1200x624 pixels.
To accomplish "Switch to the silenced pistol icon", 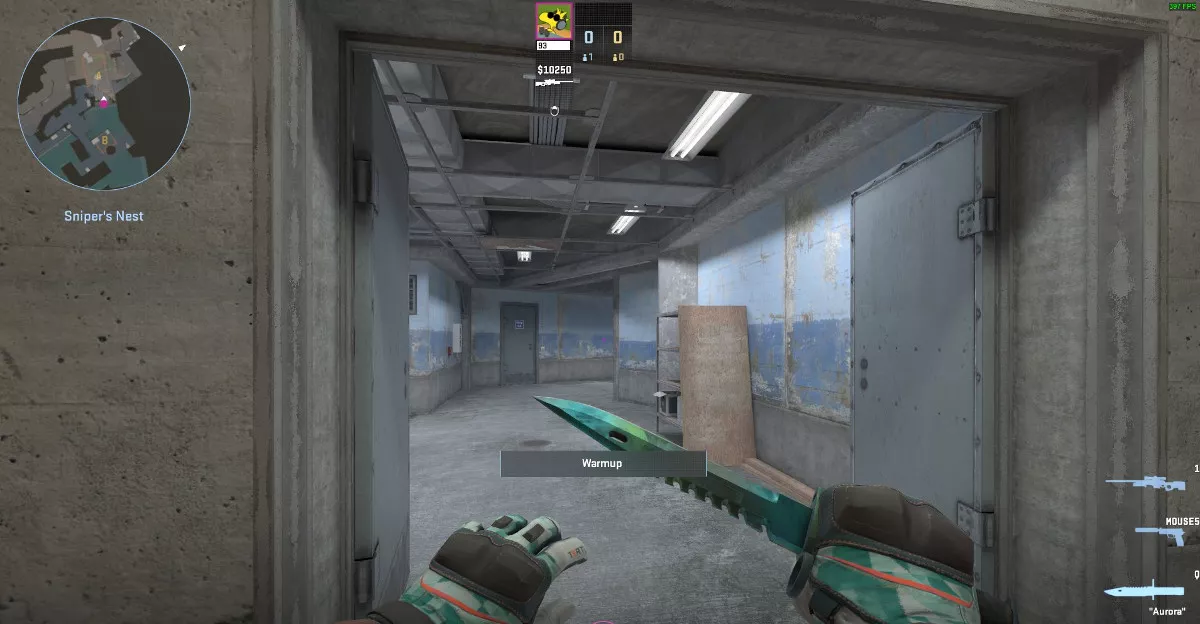I will coord(1159,535).
